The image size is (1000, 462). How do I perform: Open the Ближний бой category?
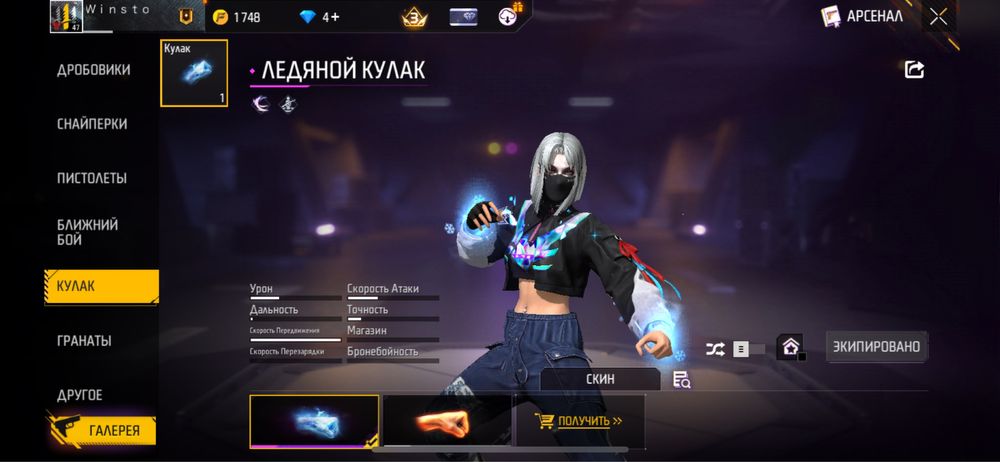(88, 232)
